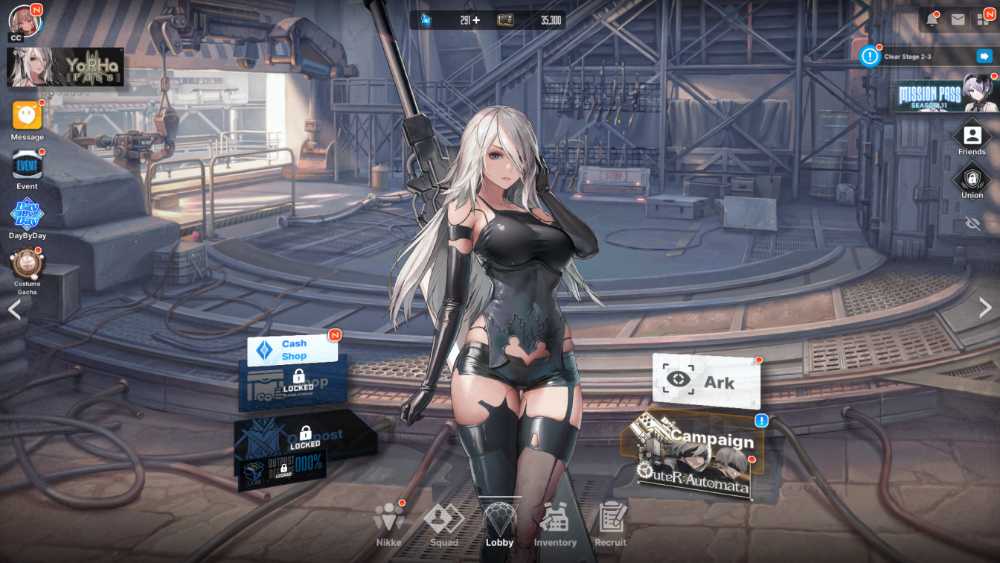Switch to the Squad tab
This screenshot has width=1000, height=563.
pos(444,521)
